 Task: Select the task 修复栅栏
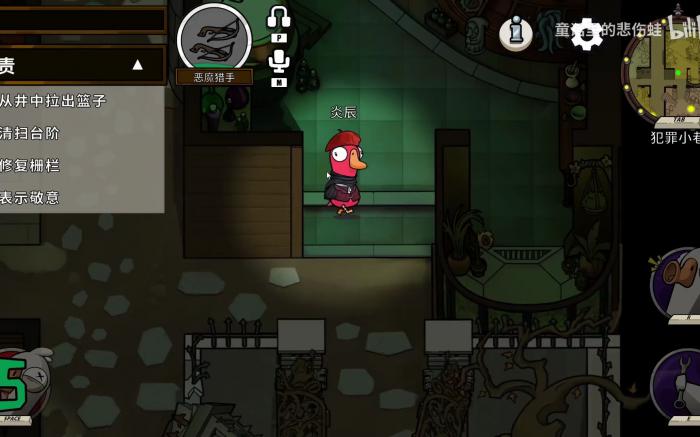coord(31,165)
